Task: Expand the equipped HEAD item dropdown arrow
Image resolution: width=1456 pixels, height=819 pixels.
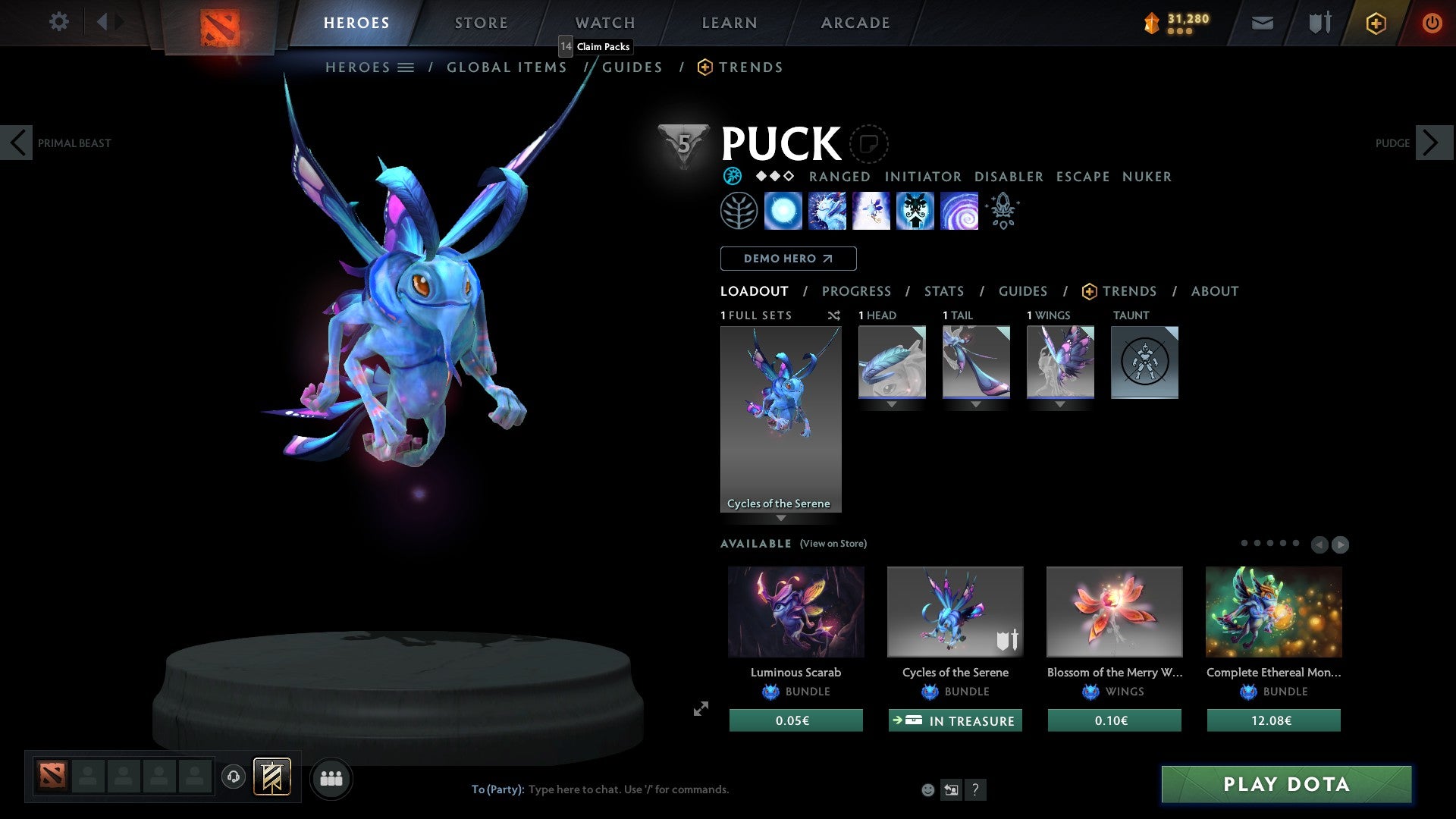Action: point(892,404)
